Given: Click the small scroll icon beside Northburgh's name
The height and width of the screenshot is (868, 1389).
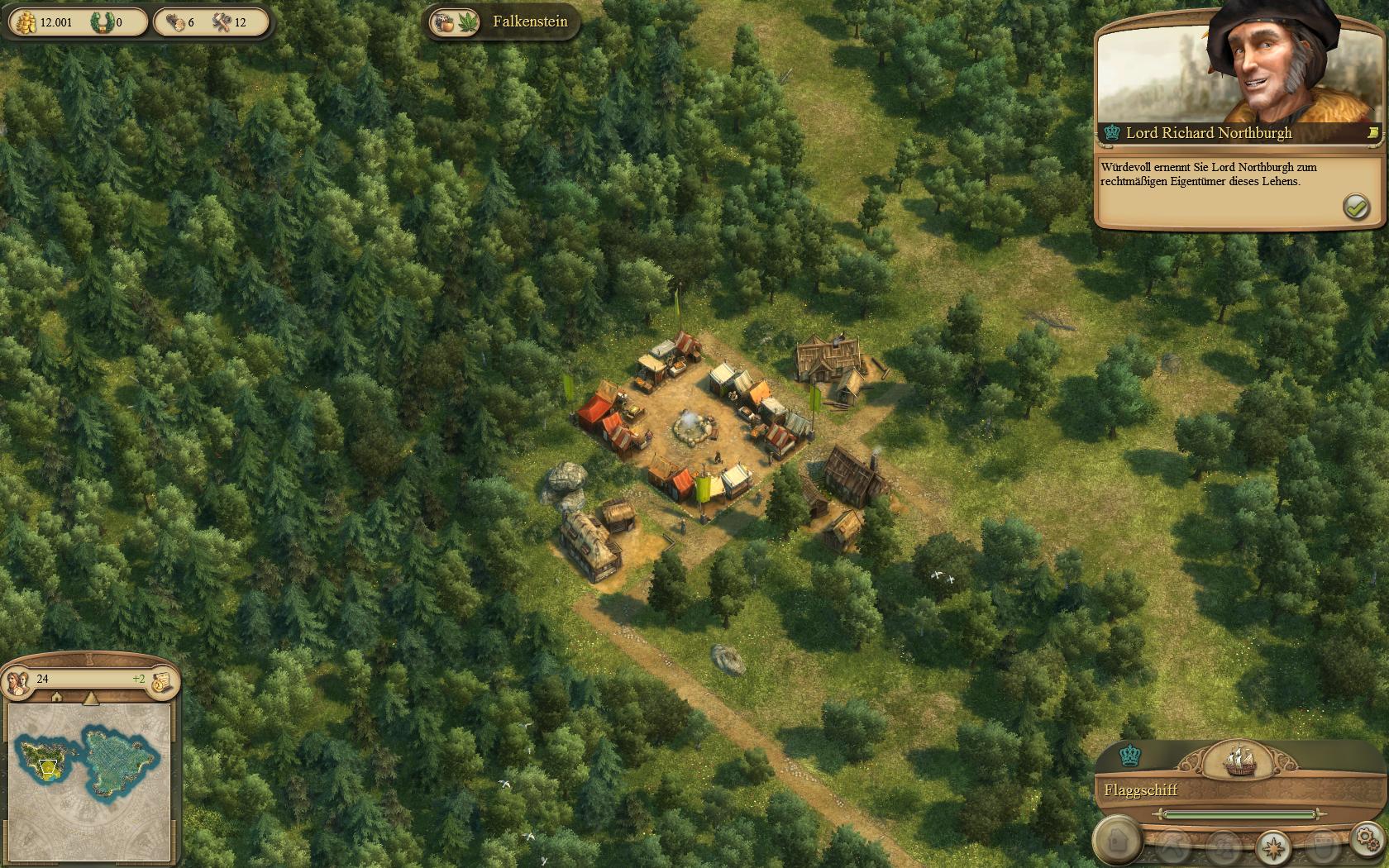Looking at the screenshot, I should click(1373, 133).
